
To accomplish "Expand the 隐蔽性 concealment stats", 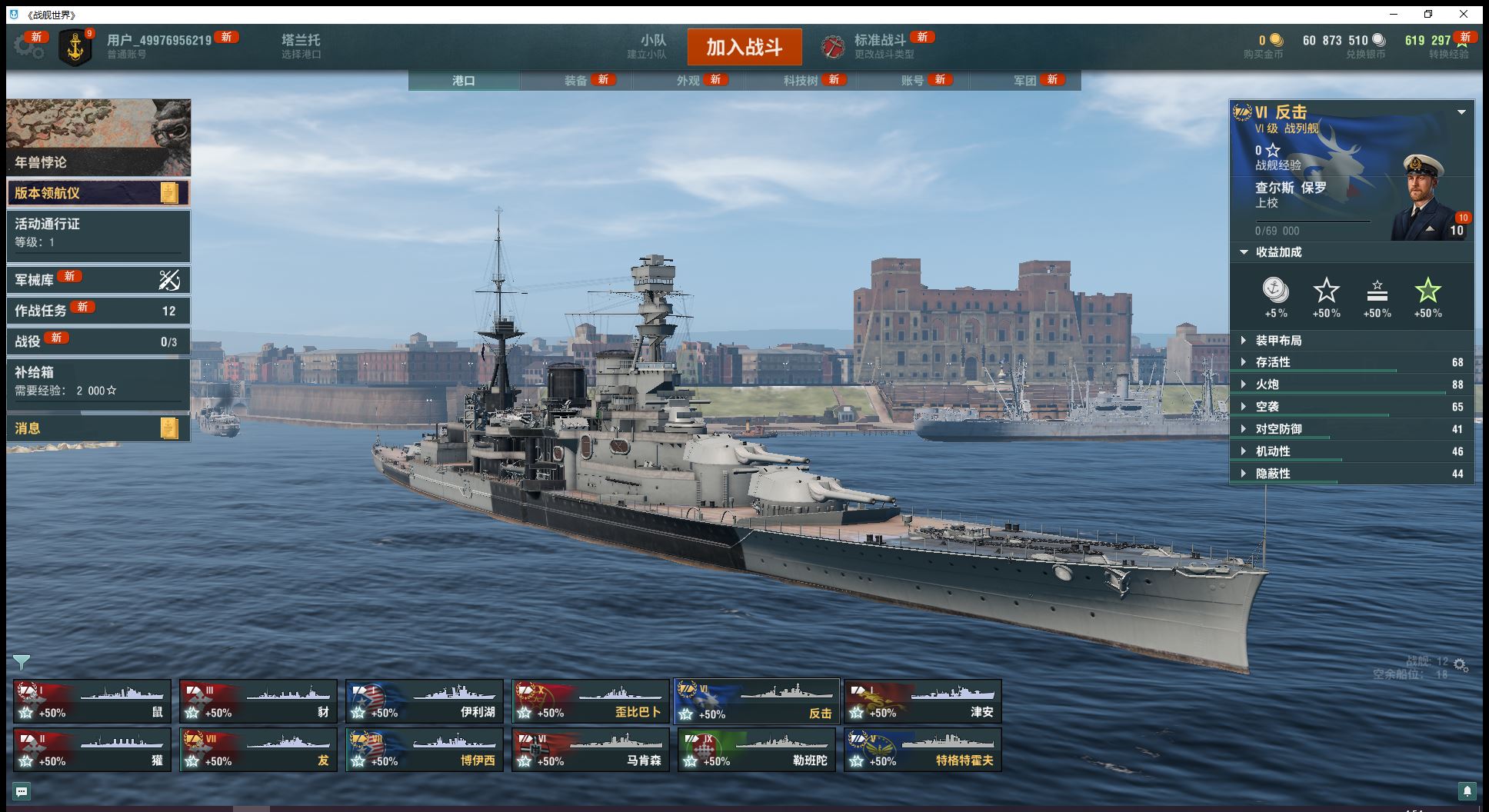I will pyautogui.click(x=1273, y=474).
